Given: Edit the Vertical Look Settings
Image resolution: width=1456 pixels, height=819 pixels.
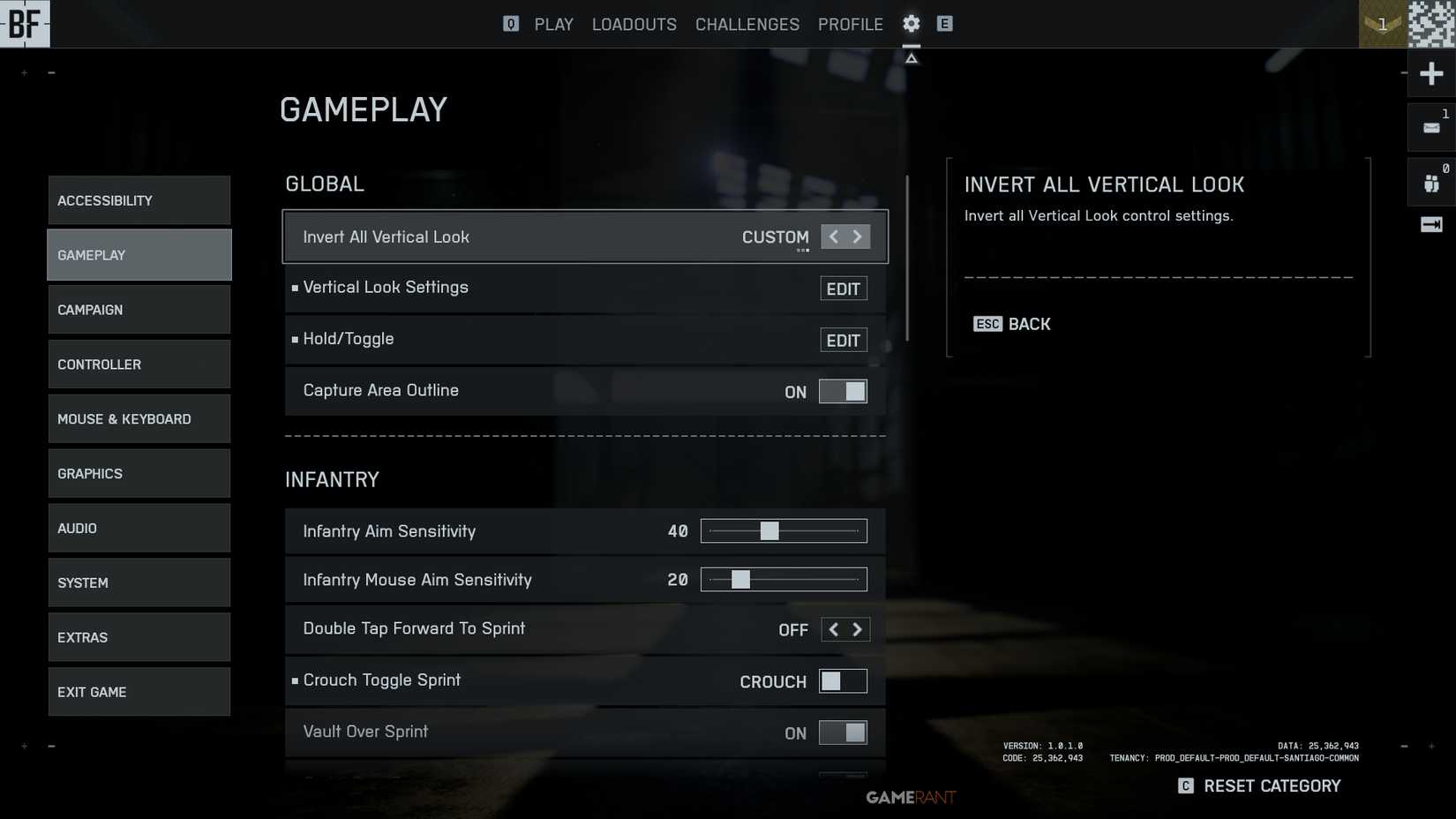Looking at the screenshot, I should [x=843, y=288].
